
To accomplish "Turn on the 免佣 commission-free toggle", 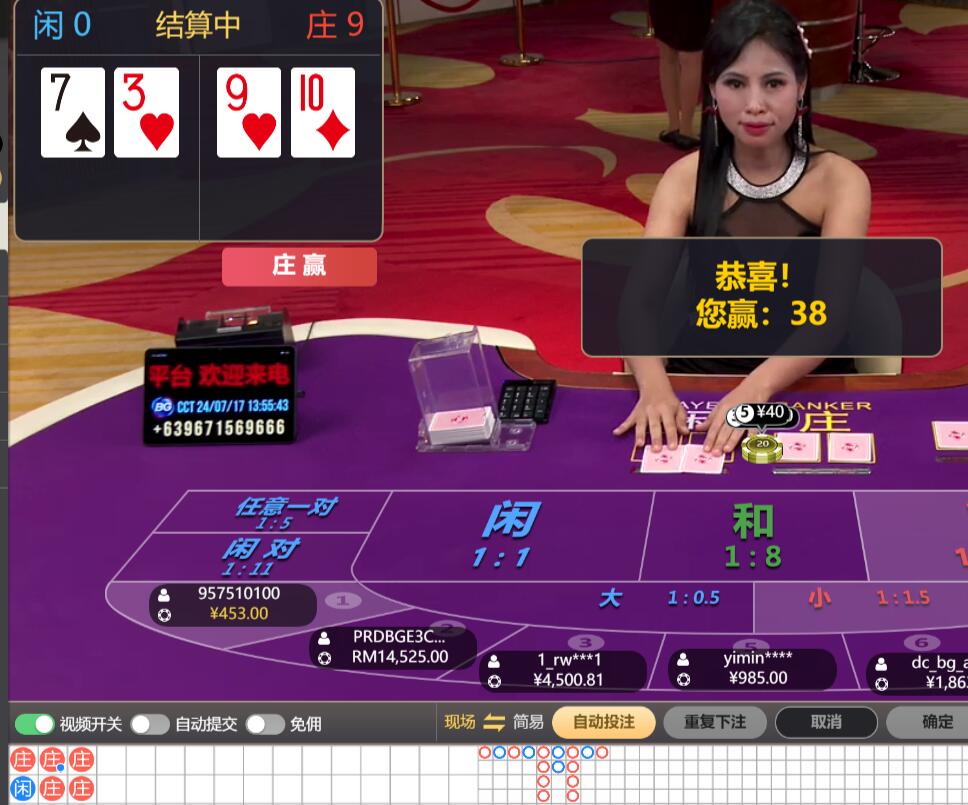I will [x=265, y=724].
